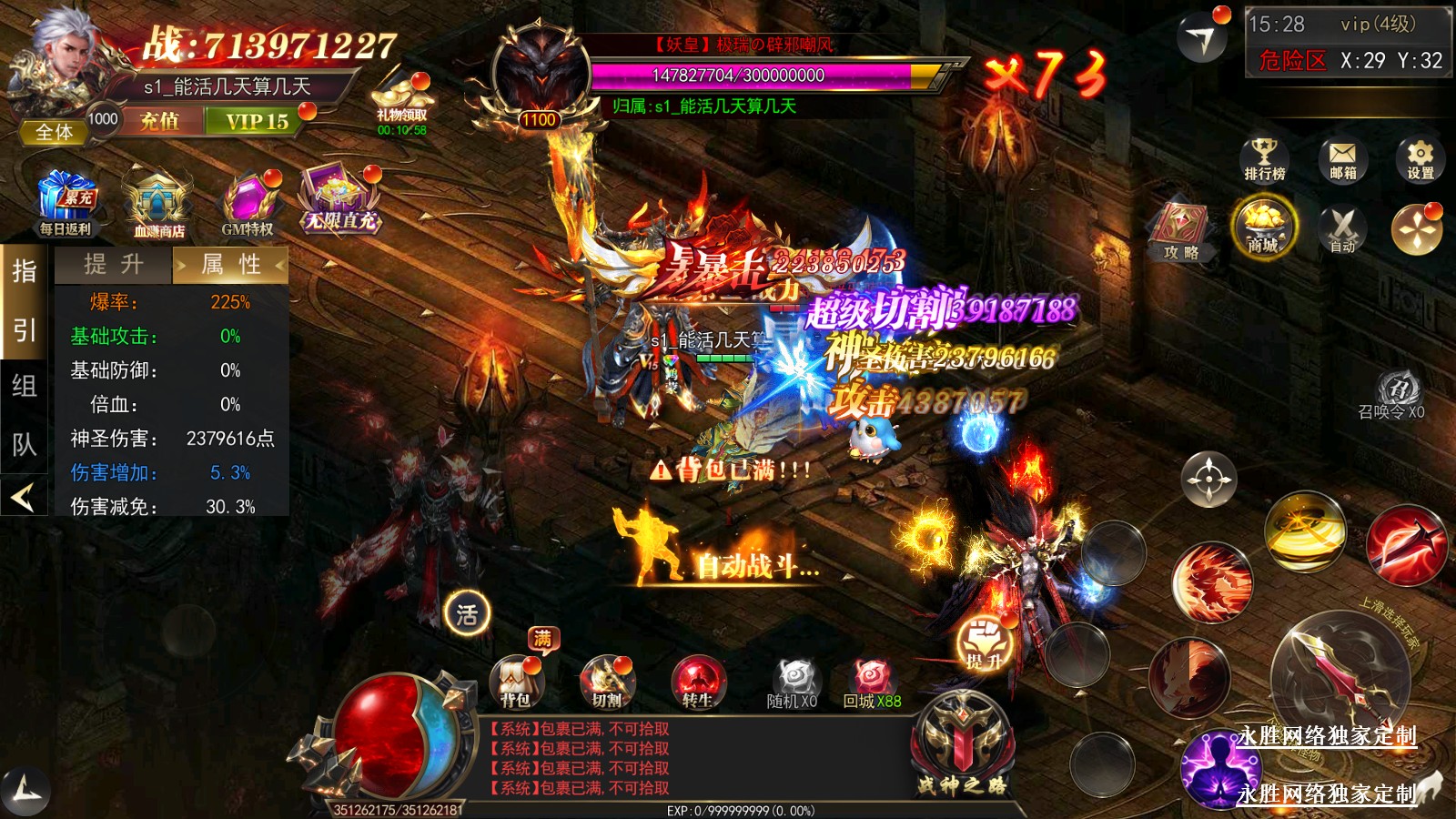Switch to the 属性 attributes tab
The image size is (1456, 819).
coord(231,265)
